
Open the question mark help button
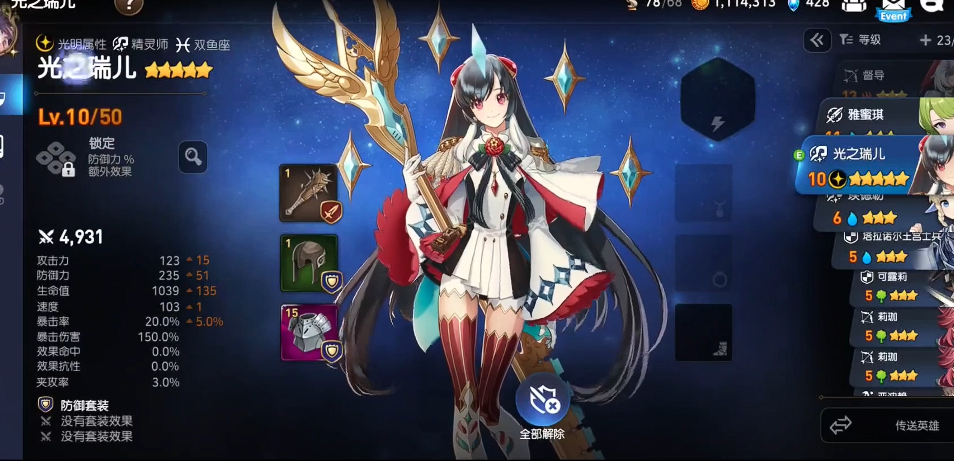coord(129,6)
